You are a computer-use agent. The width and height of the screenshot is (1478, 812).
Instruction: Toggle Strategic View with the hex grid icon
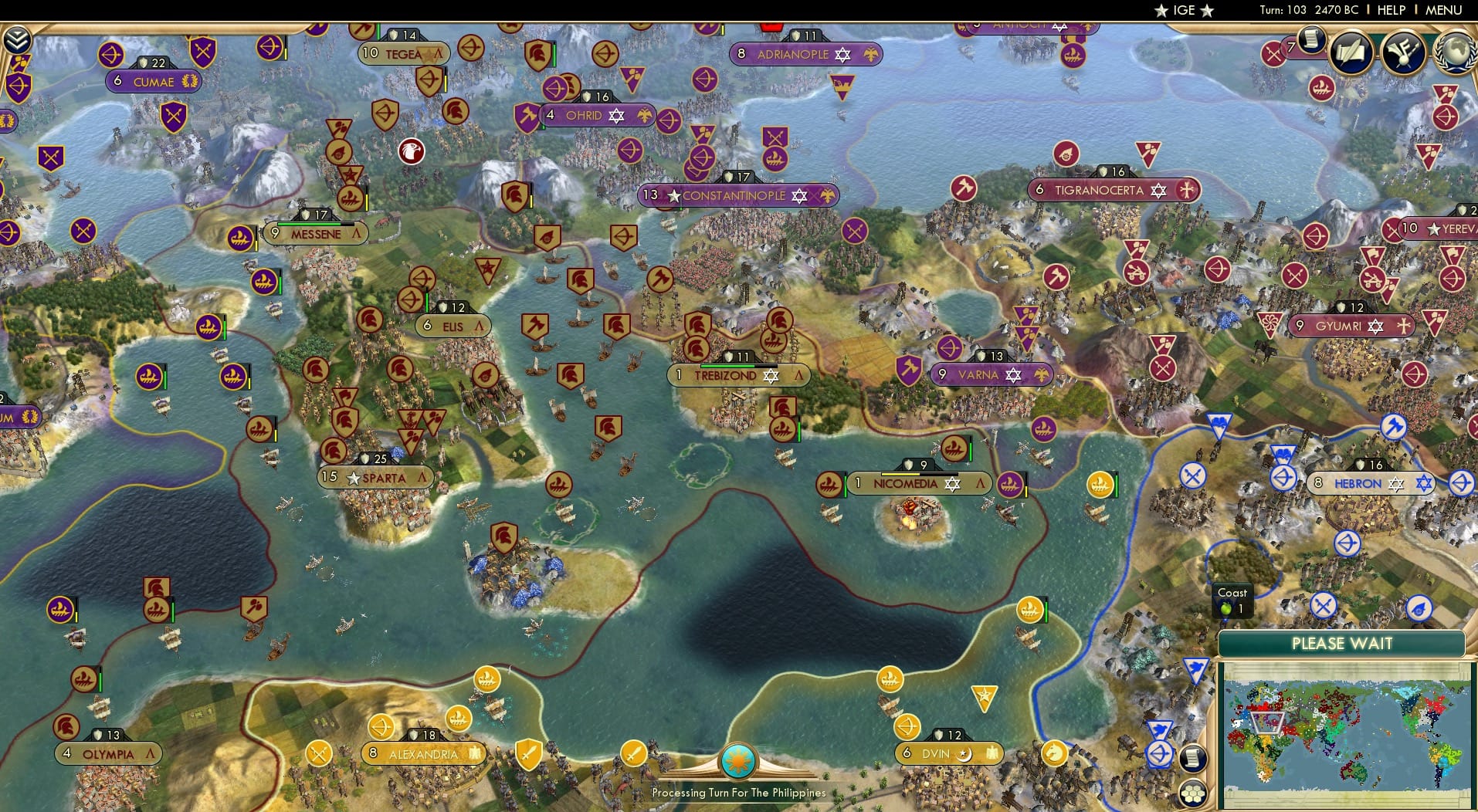(x=1194, y=790)
